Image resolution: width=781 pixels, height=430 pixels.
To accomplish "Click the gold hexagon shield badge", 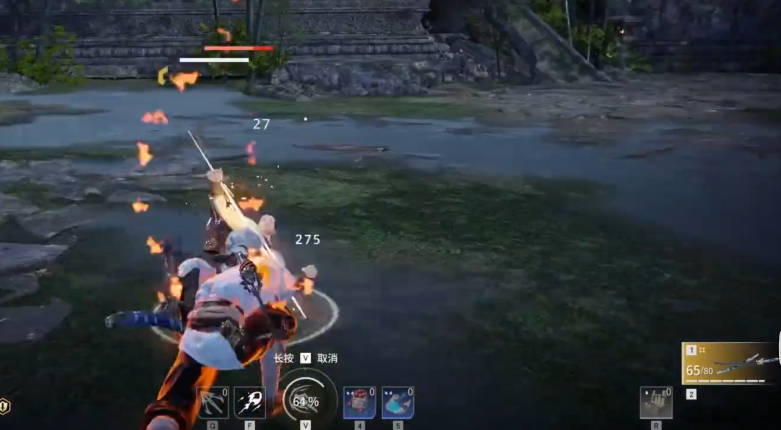I will [5, 405].
